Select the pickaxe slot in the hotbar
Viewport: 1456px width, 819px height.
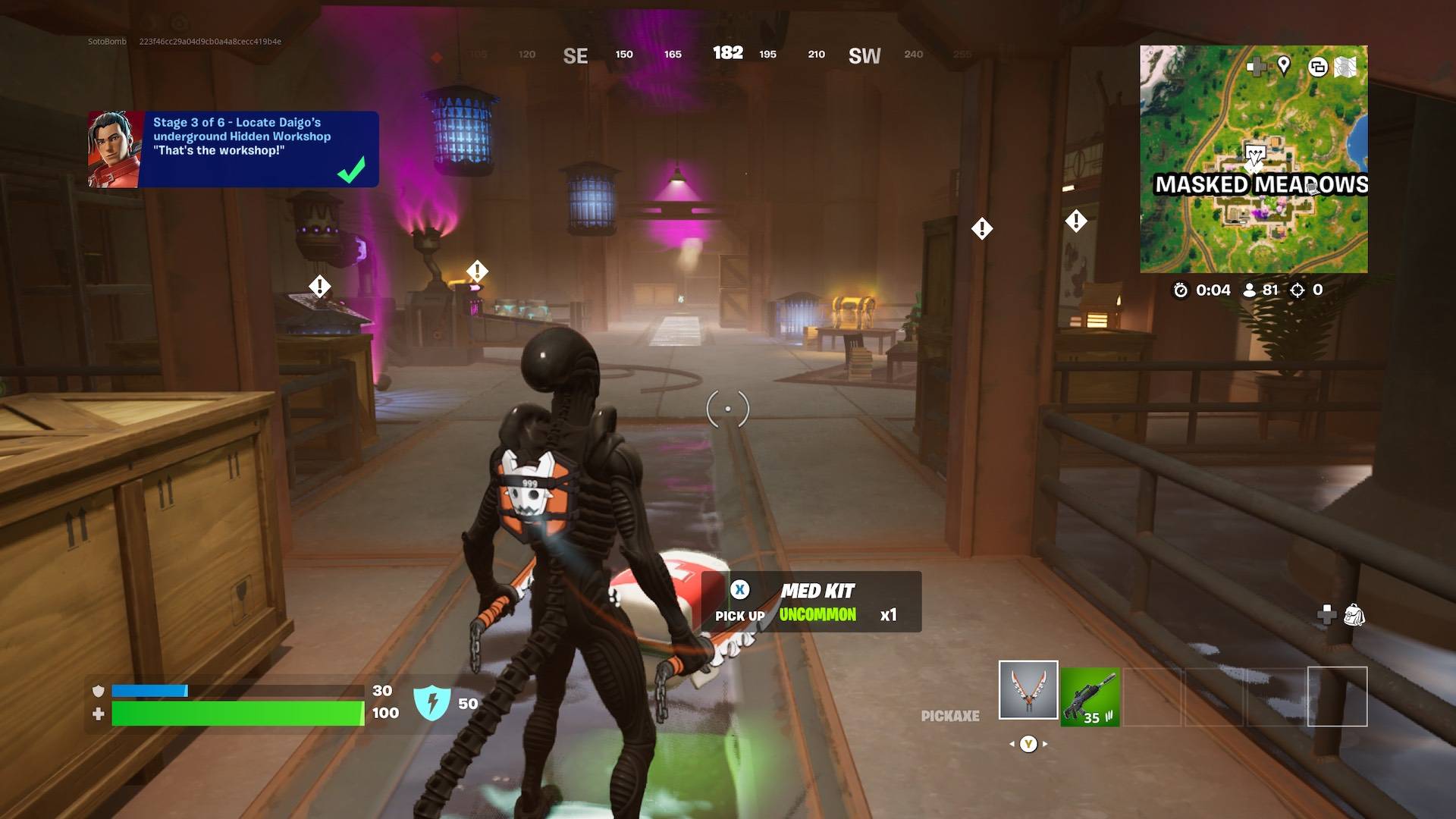(1028, 689)
